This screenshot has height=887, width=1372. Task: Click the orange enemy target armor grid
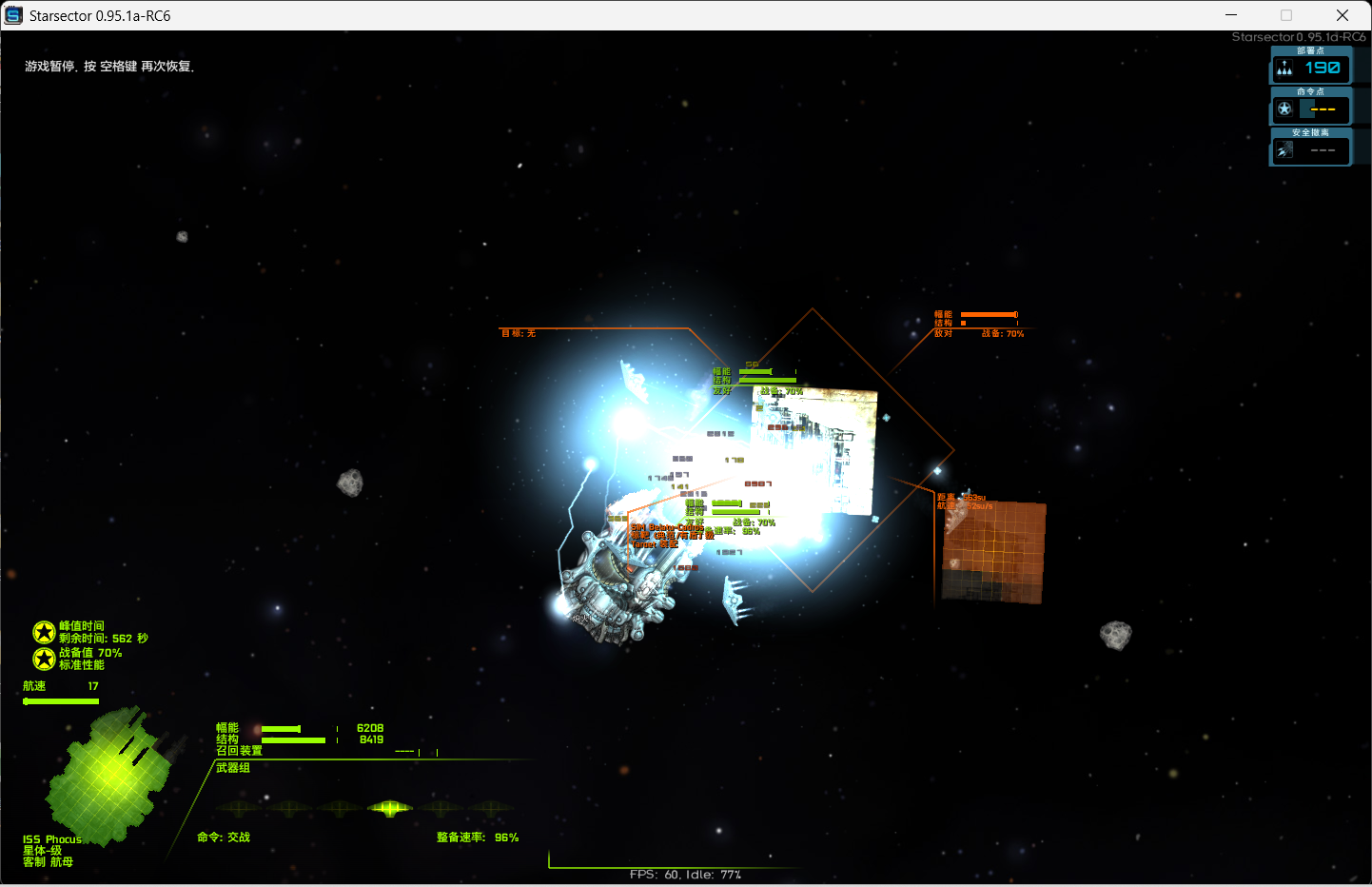(993, 552)
